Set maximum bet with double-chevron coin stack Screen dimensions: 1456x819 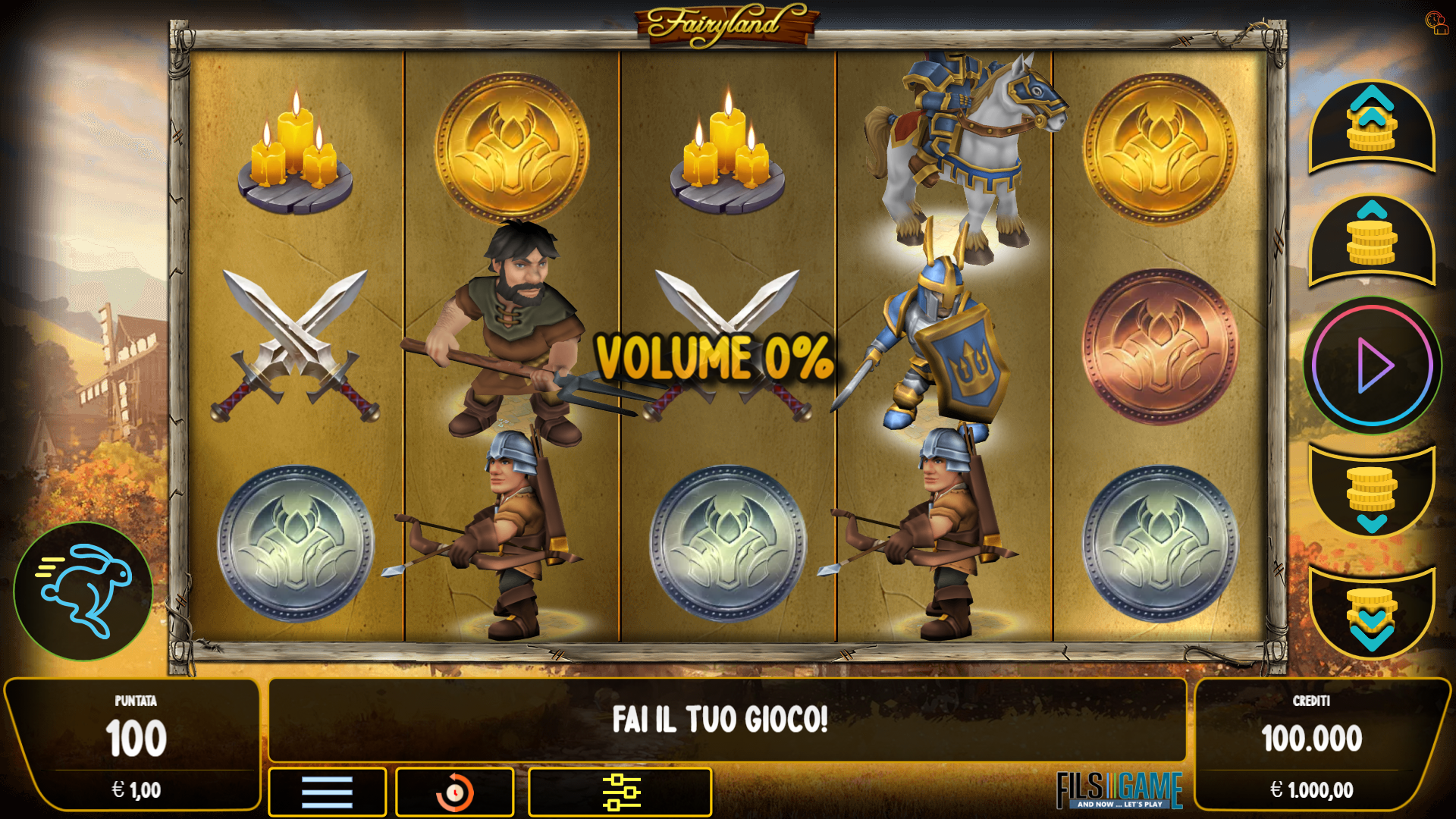coord(1370,129)
